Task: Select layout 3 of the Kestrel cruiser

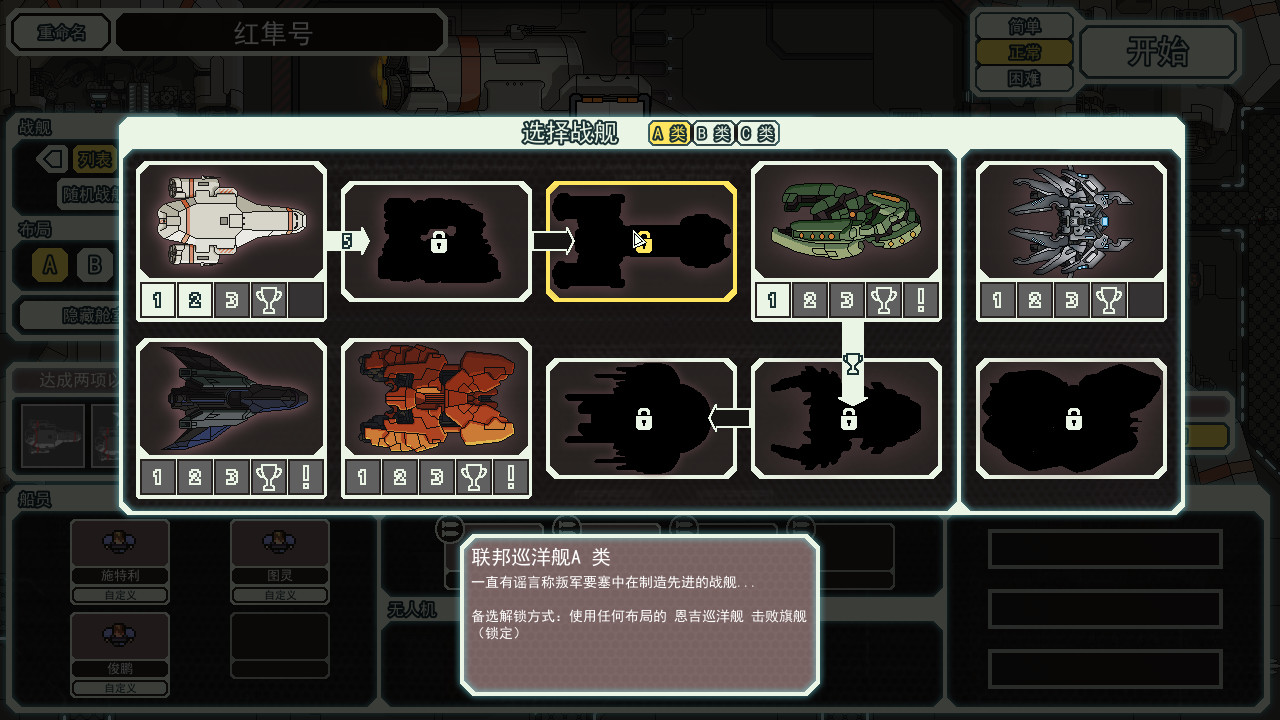Action: pos(231,299)
